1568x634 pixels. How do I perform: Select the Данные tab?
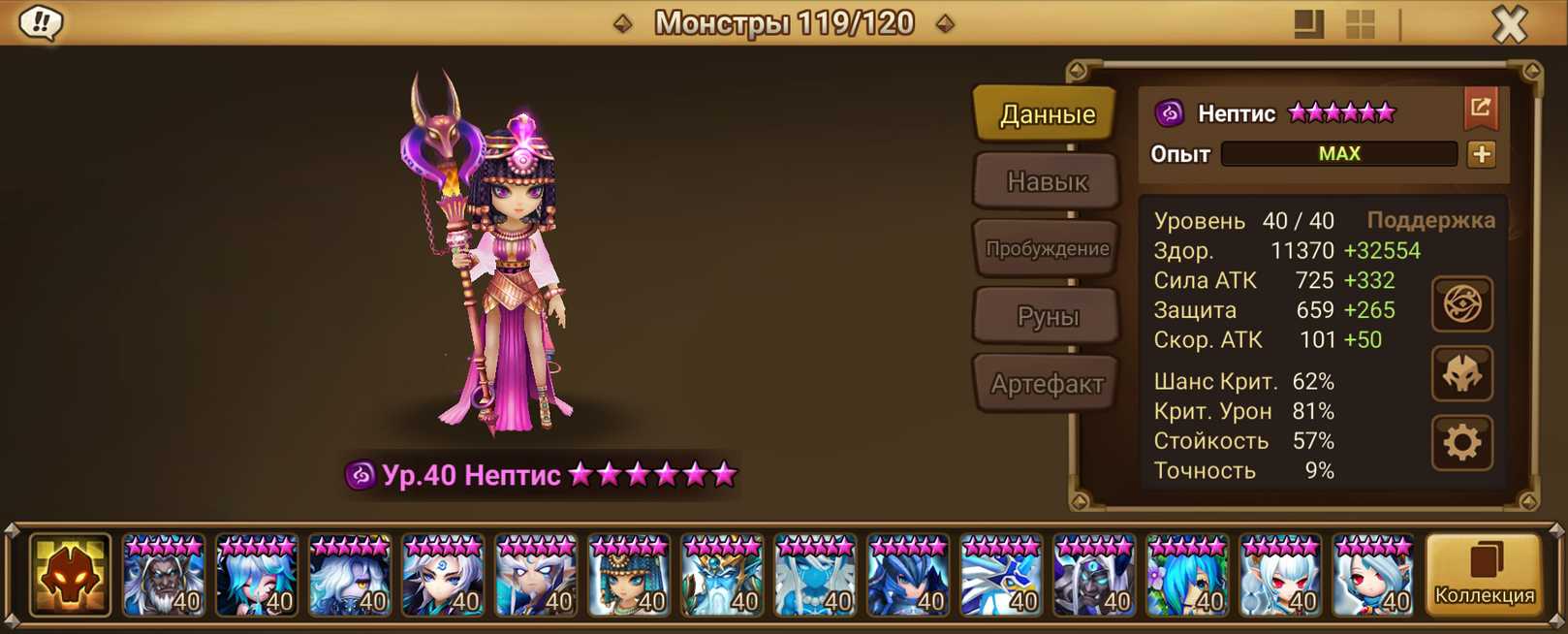coord(1047,114)
